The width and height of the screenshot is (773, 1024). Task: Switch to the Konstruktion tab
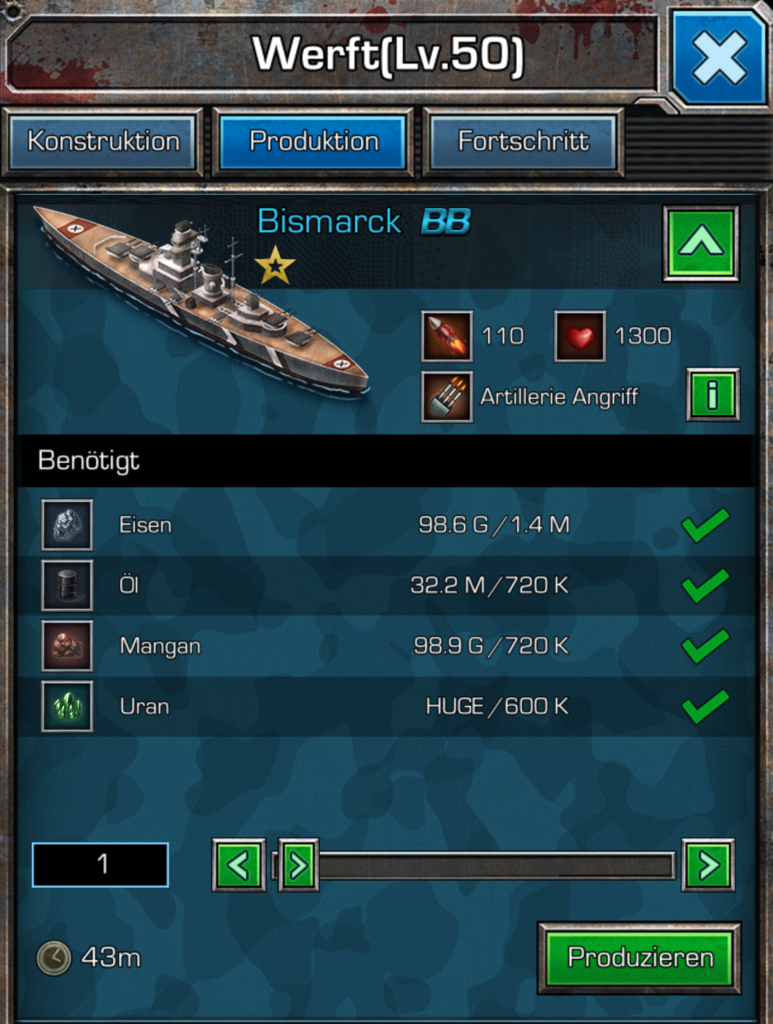tap(104, 142)
